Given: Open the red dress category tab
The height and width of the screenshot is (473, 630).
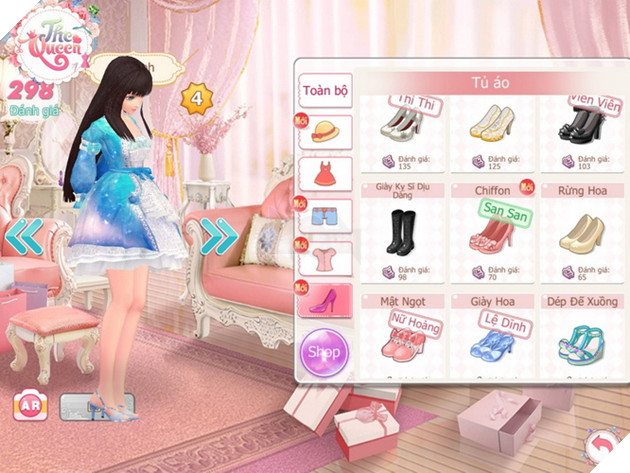Looking at the screenshot, I should tap(325, 175).
